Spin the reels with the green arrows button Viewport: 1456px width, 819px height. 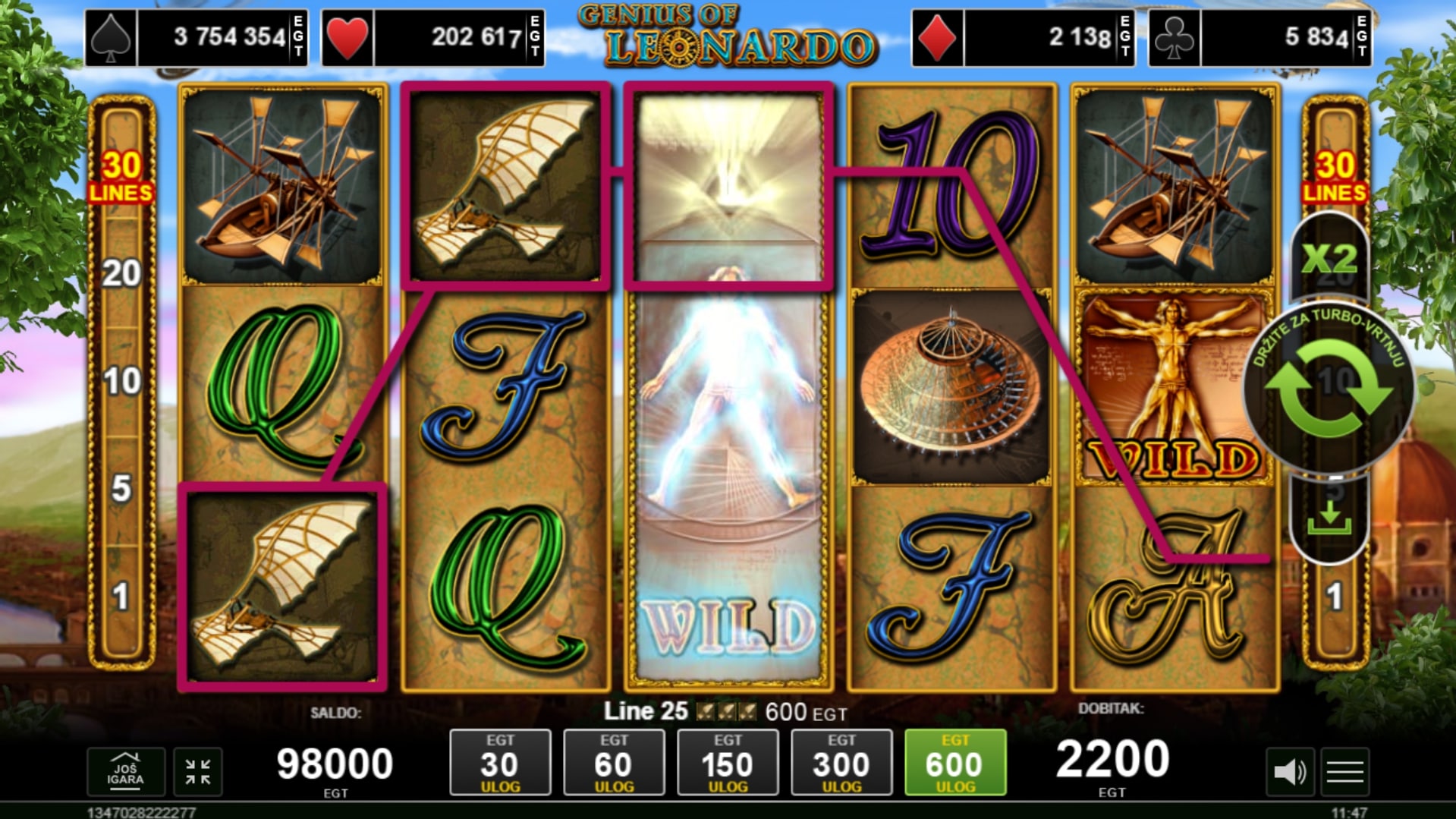coord(1329,389)
